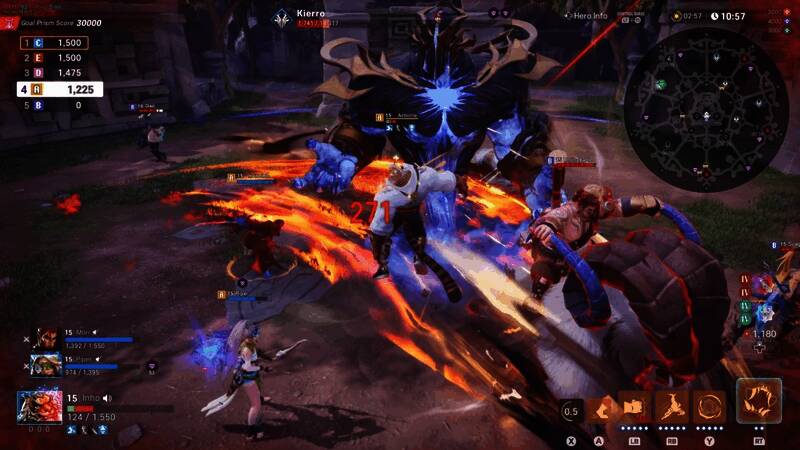Viewport: 800px width, 450px height.
Task: Activate the highlighted flaming claw ultimate ability
Action: 759,402
